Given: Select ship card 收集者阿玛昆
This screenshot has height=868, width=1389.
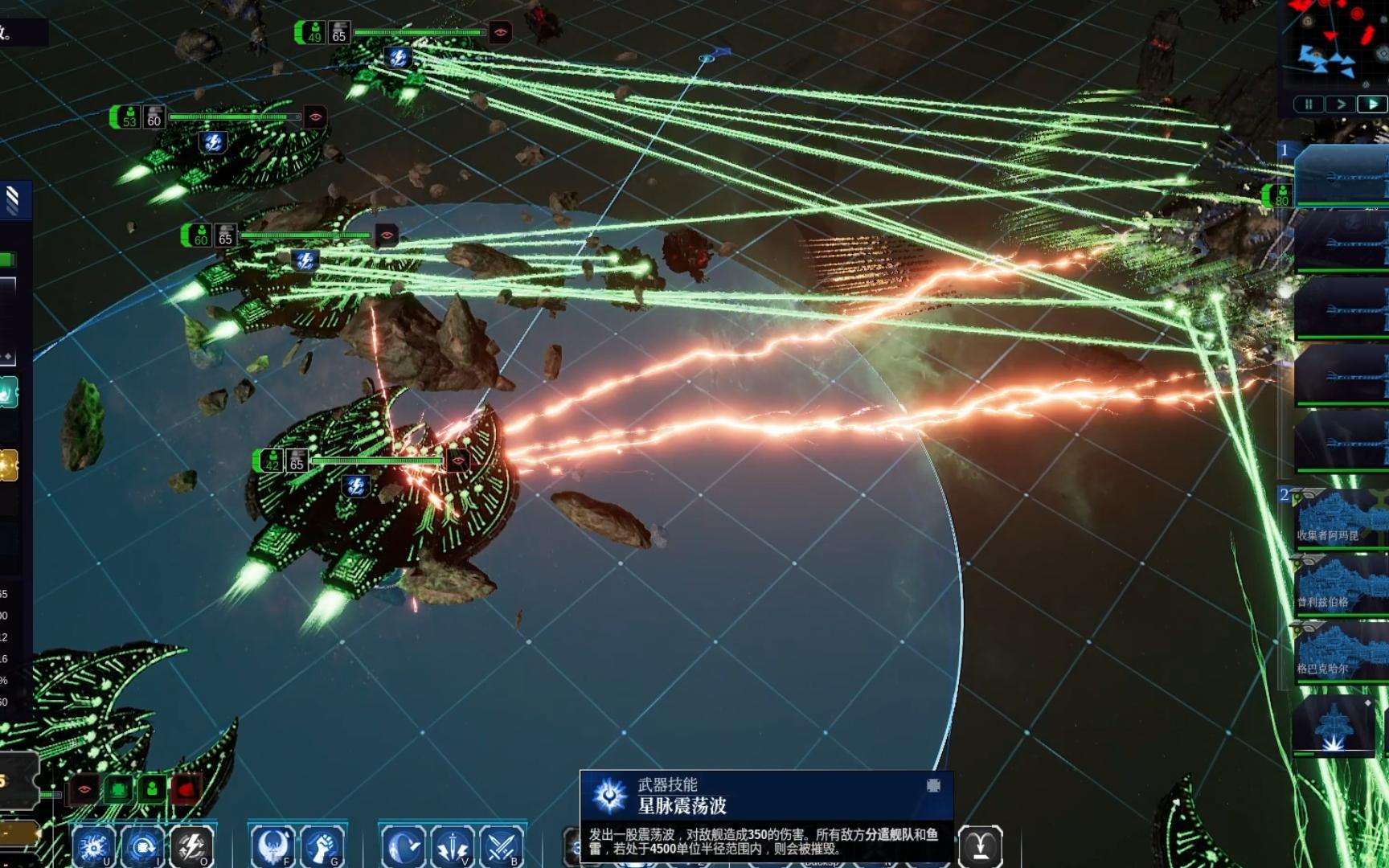Looking at the screenshot, I should pos(1340,517).
